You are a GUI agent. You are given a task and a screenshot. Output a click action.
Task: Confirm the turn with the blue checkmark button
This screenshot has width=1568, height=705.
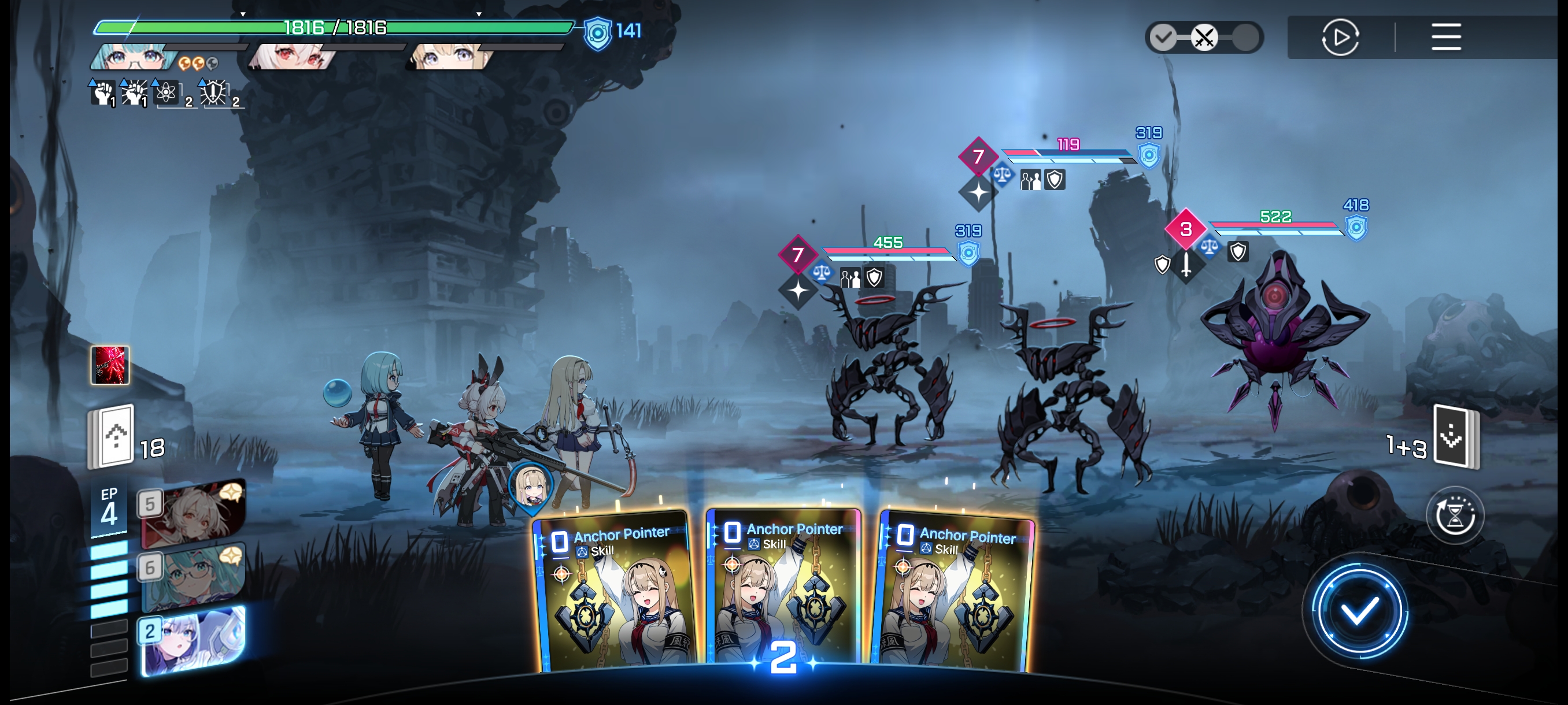coord(1359,611)
